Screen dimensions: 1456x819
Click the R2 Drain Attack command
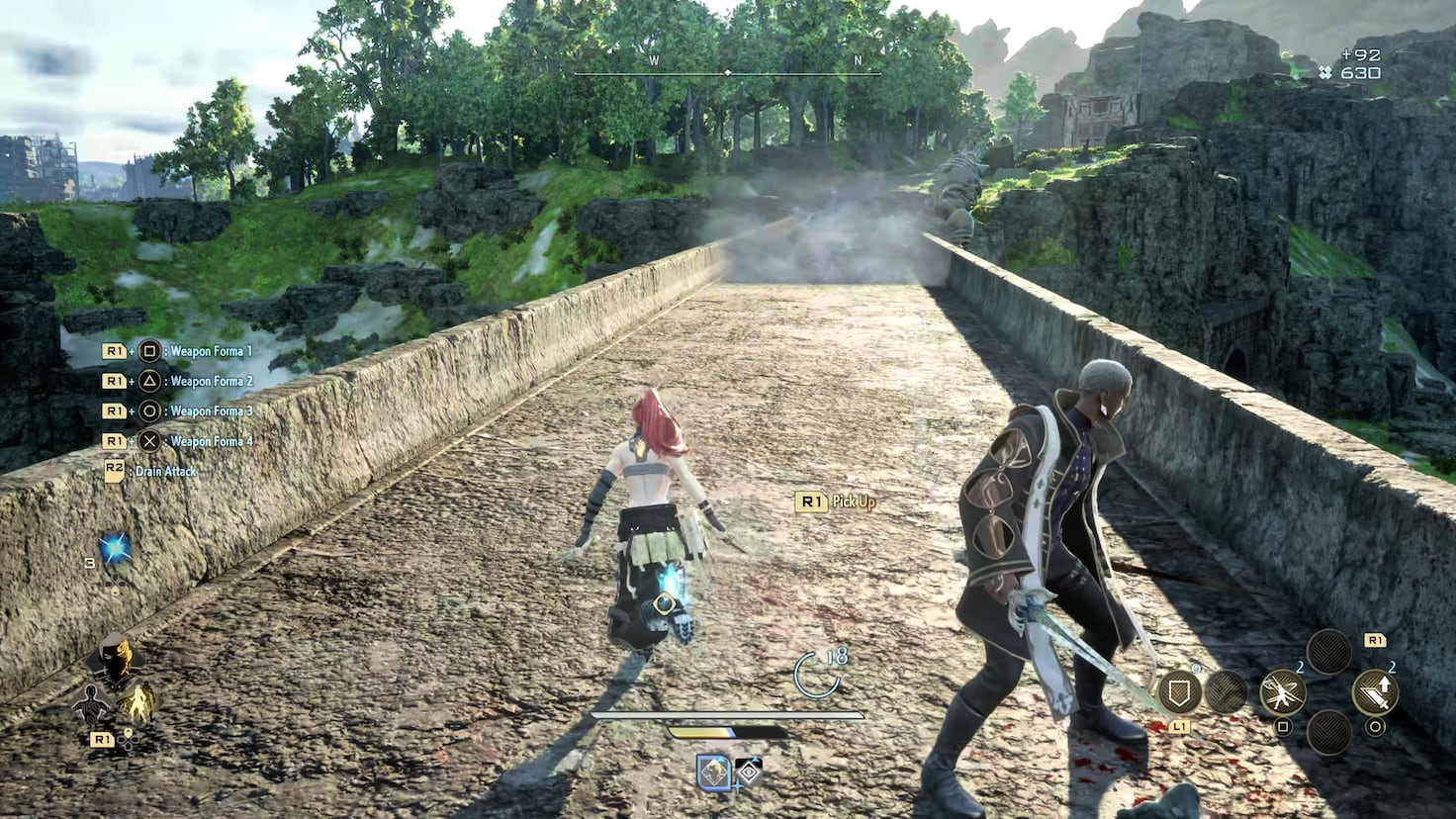153,472
